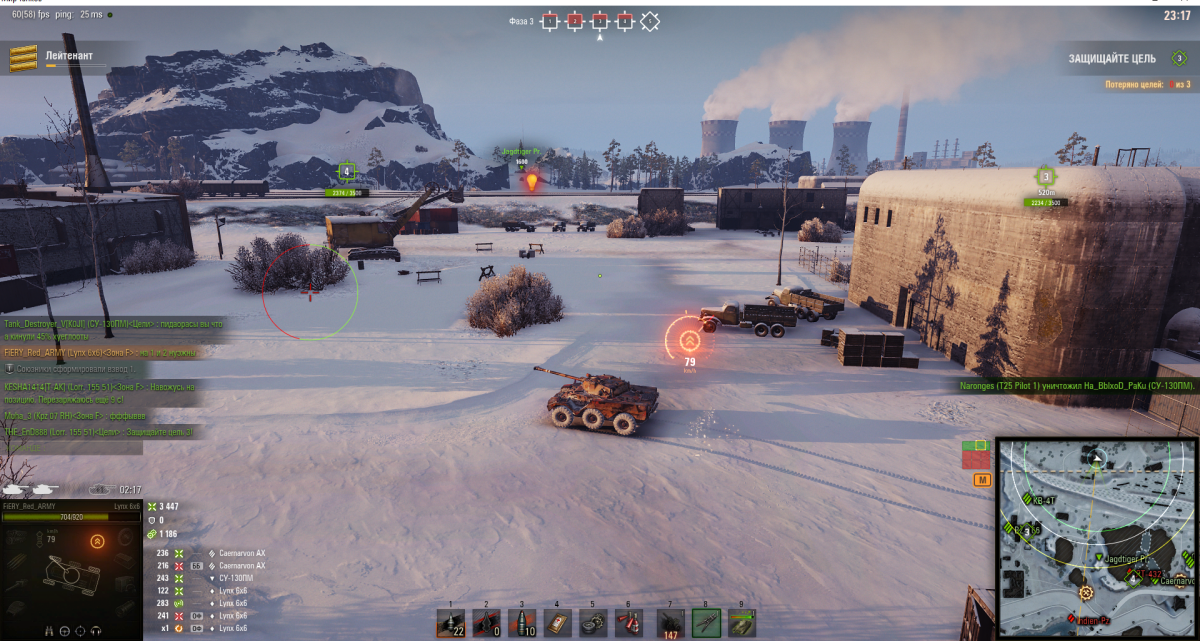Activate the artillery strike ability on cooldown
1200x641 pixels.
671,622
